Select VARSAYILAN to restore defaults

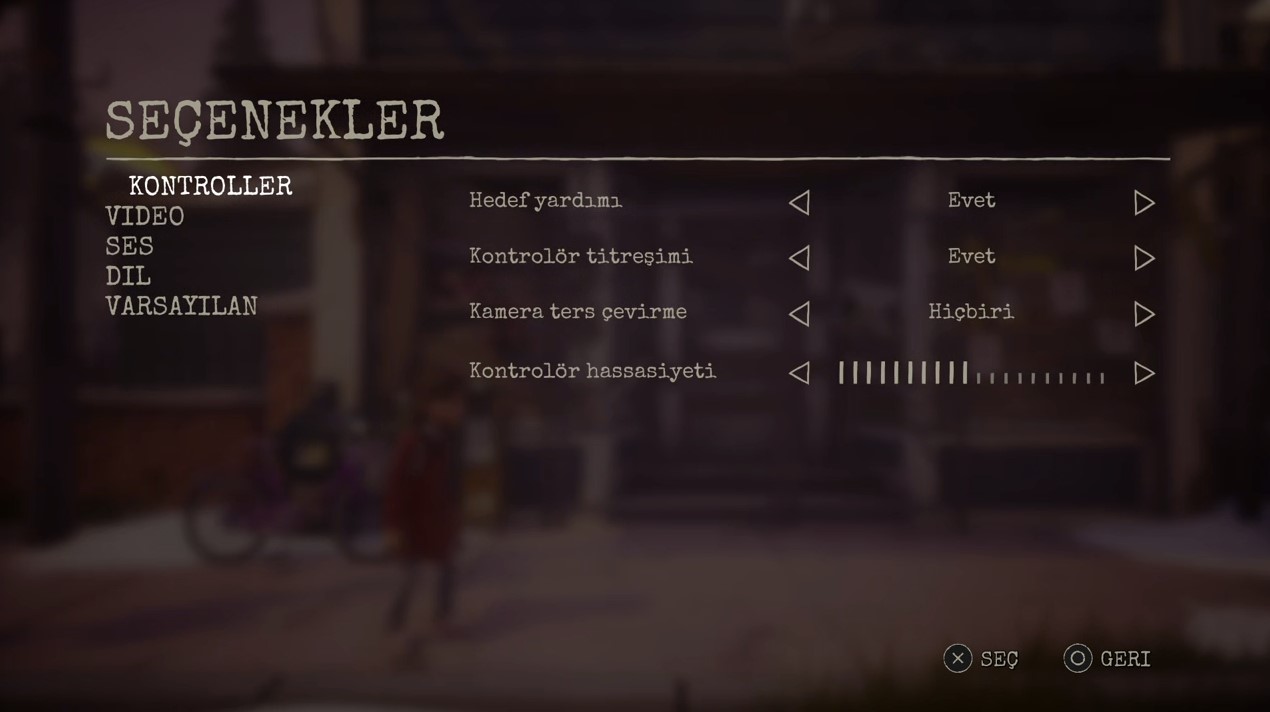[181, 306]
